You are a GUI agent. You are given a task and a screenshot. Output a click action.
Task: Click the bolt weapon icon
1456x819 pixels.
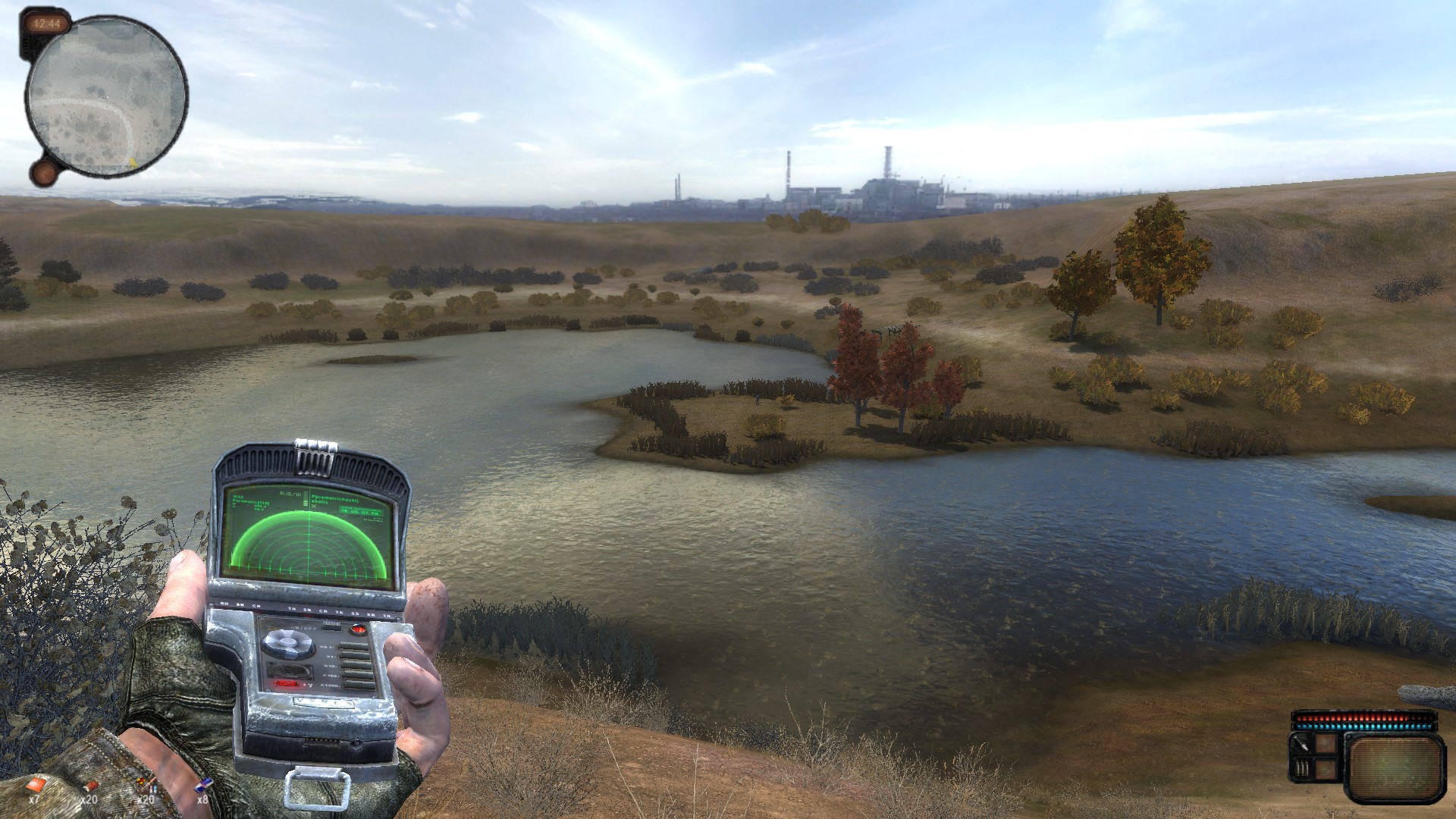pos(1301,743)
